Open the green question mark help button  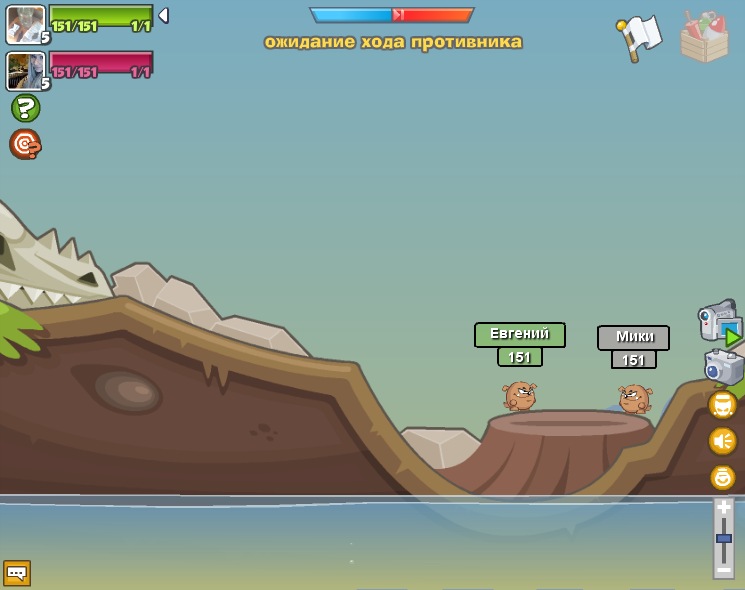(25, 108)
